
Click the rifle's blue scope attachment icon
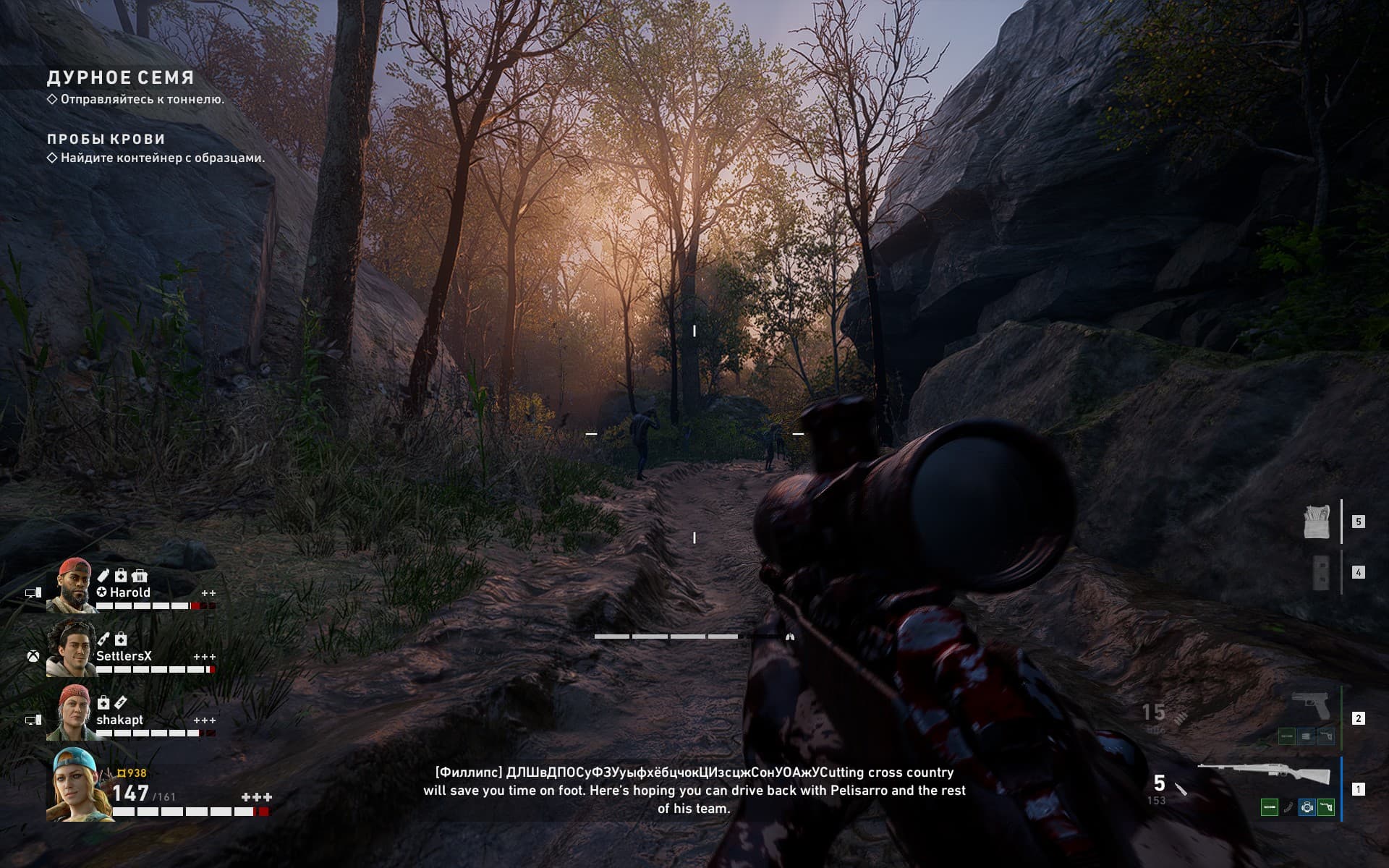[1307, 807]
